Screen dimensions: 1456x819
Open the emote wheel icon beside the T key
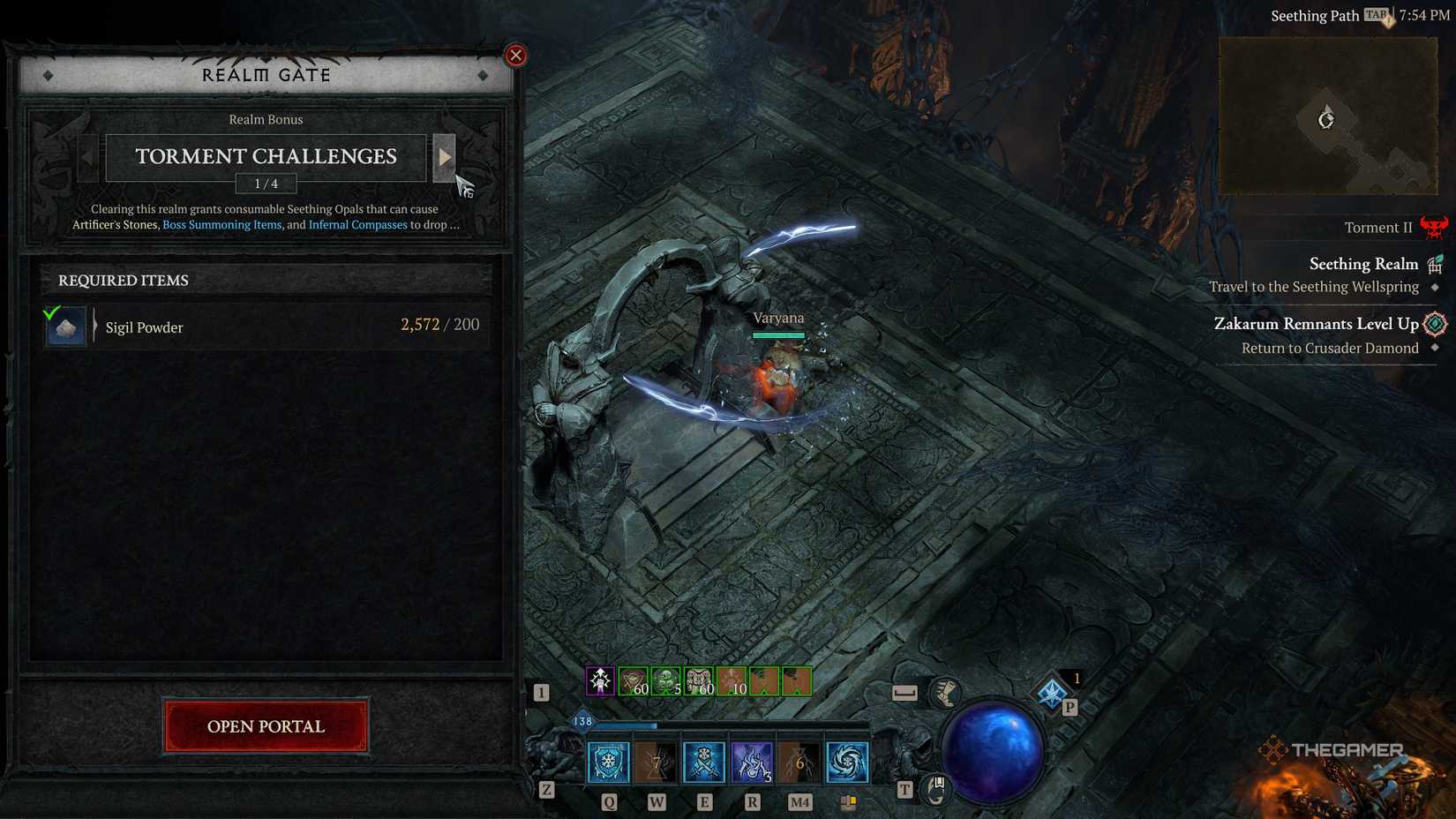tap(936, 790)
